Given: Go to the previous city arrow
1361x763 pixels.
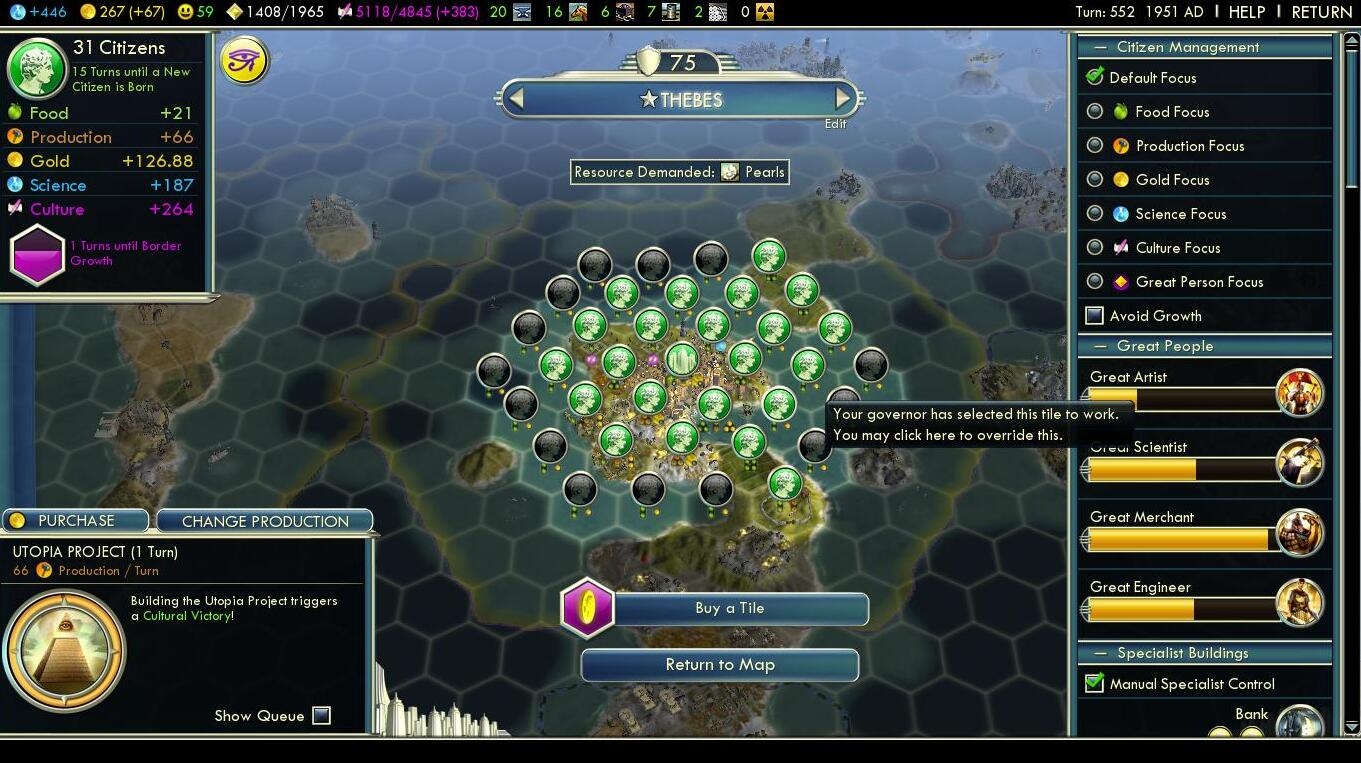Looking at the screenshot, I should click(516, 99).
